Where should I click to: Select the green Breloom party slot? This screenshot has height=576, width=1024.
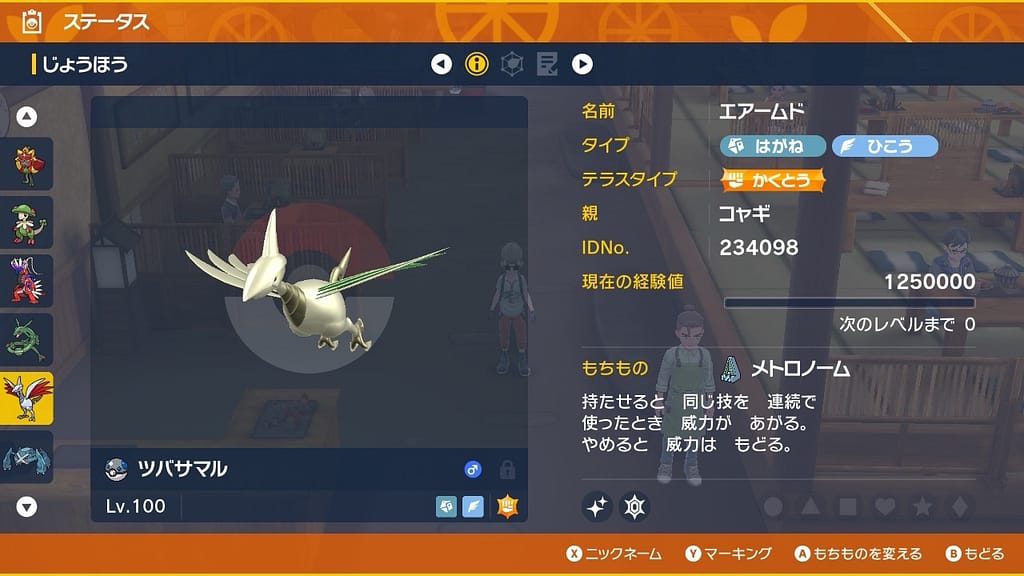[26, 222]
